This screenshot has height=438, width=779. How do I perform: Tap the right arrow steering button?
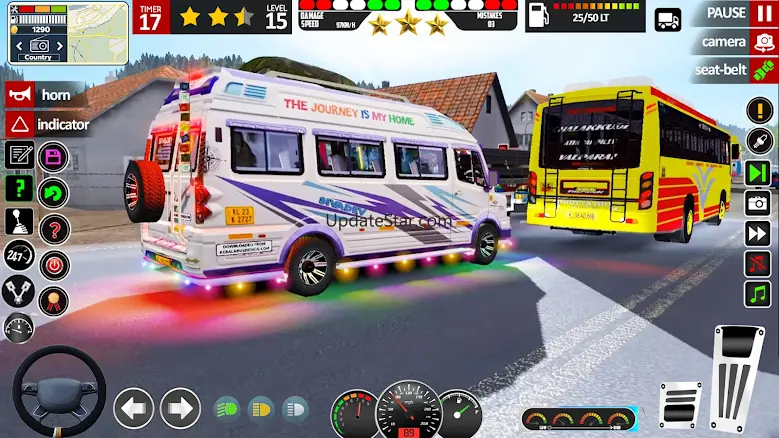click(180, 408)
